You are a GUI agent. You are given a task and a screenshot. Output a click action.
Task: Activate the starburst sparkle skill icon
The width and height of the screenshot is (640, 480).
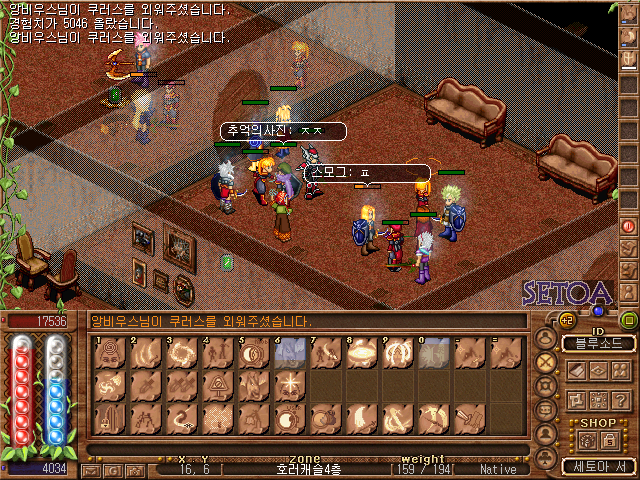pyautogui.click(x=288, y=384)
